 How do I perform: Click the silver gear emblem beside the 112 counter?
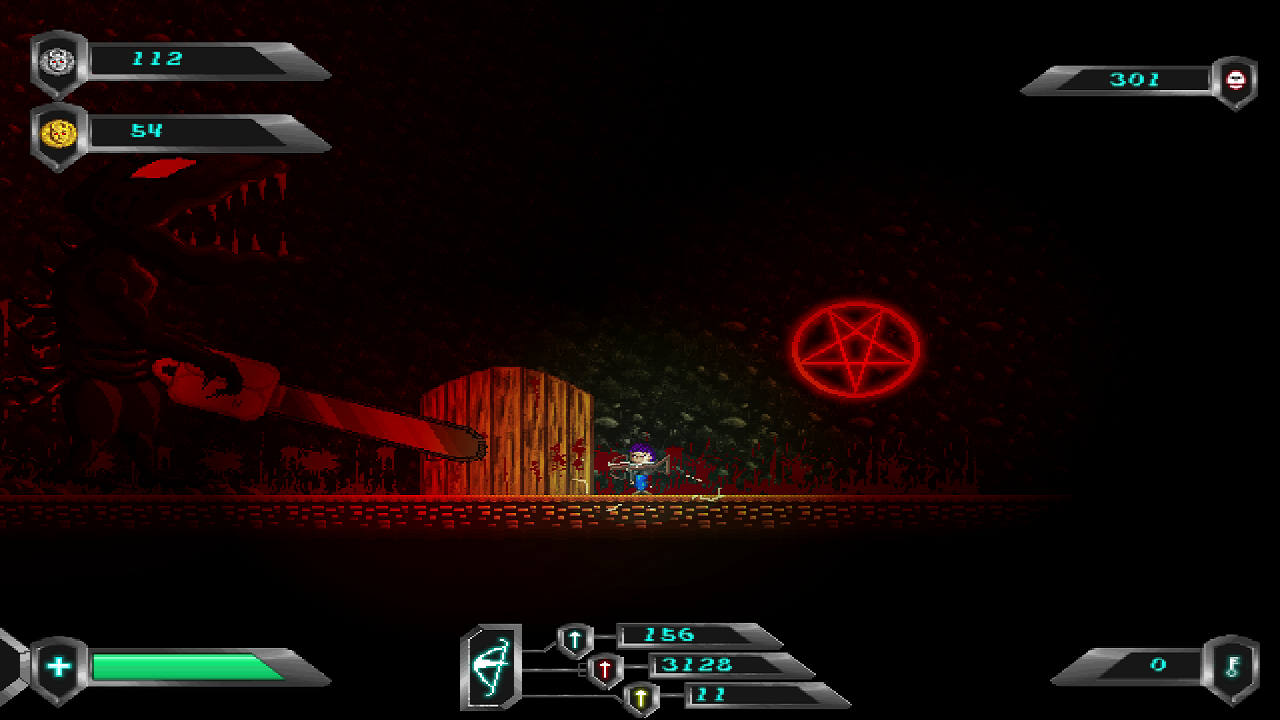pos(57,60)
